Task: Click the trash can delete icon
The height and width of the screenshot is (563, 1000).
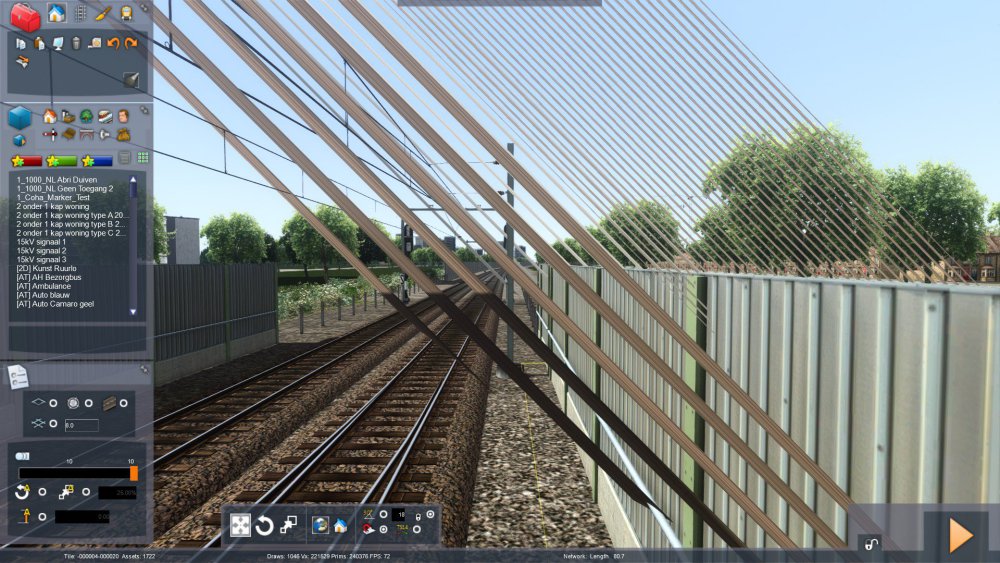Action: (76, 43)
